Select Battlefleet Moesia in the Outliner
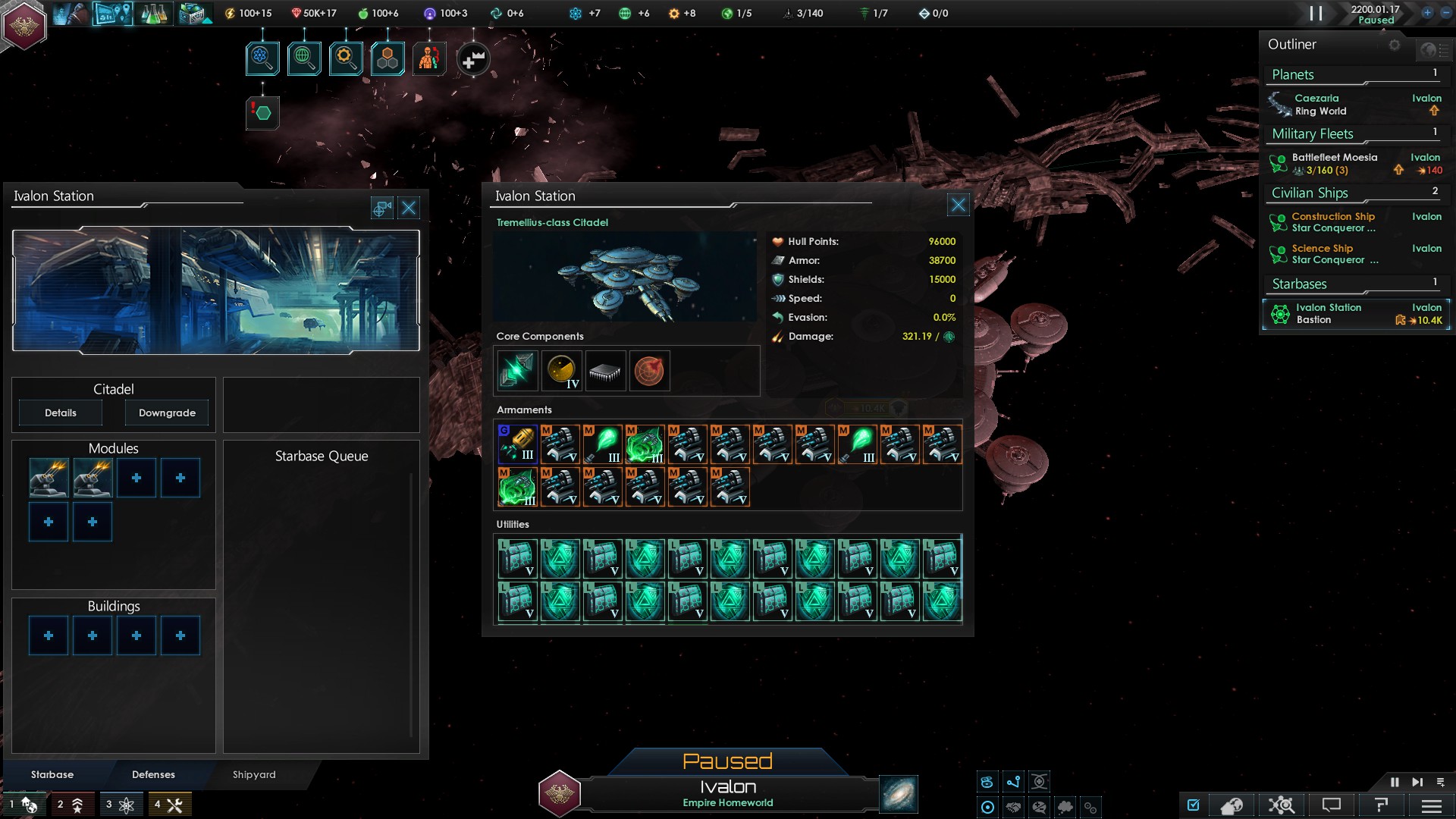1456x819 pixels. pos(1335,158)
